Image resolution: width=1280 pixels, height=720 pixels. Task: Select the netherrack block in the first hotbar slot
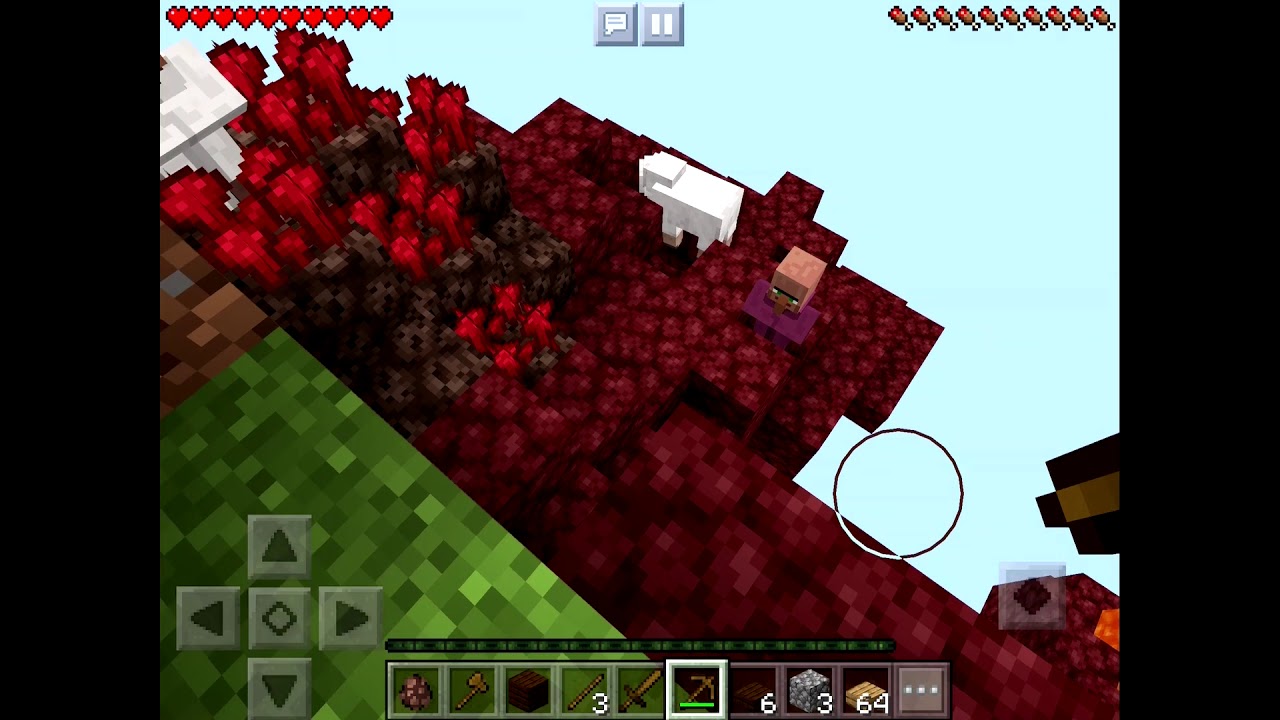(415, 688)
